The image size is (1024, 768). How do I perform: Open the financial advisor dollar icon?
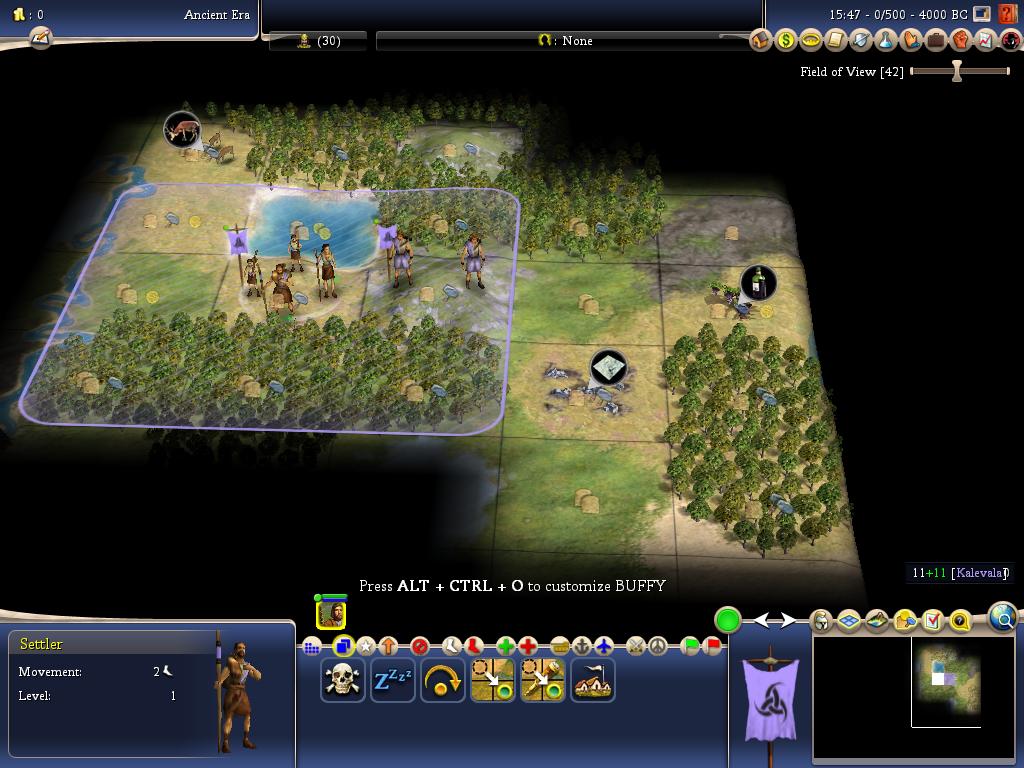pyautogui.click(x=785, y=41)
